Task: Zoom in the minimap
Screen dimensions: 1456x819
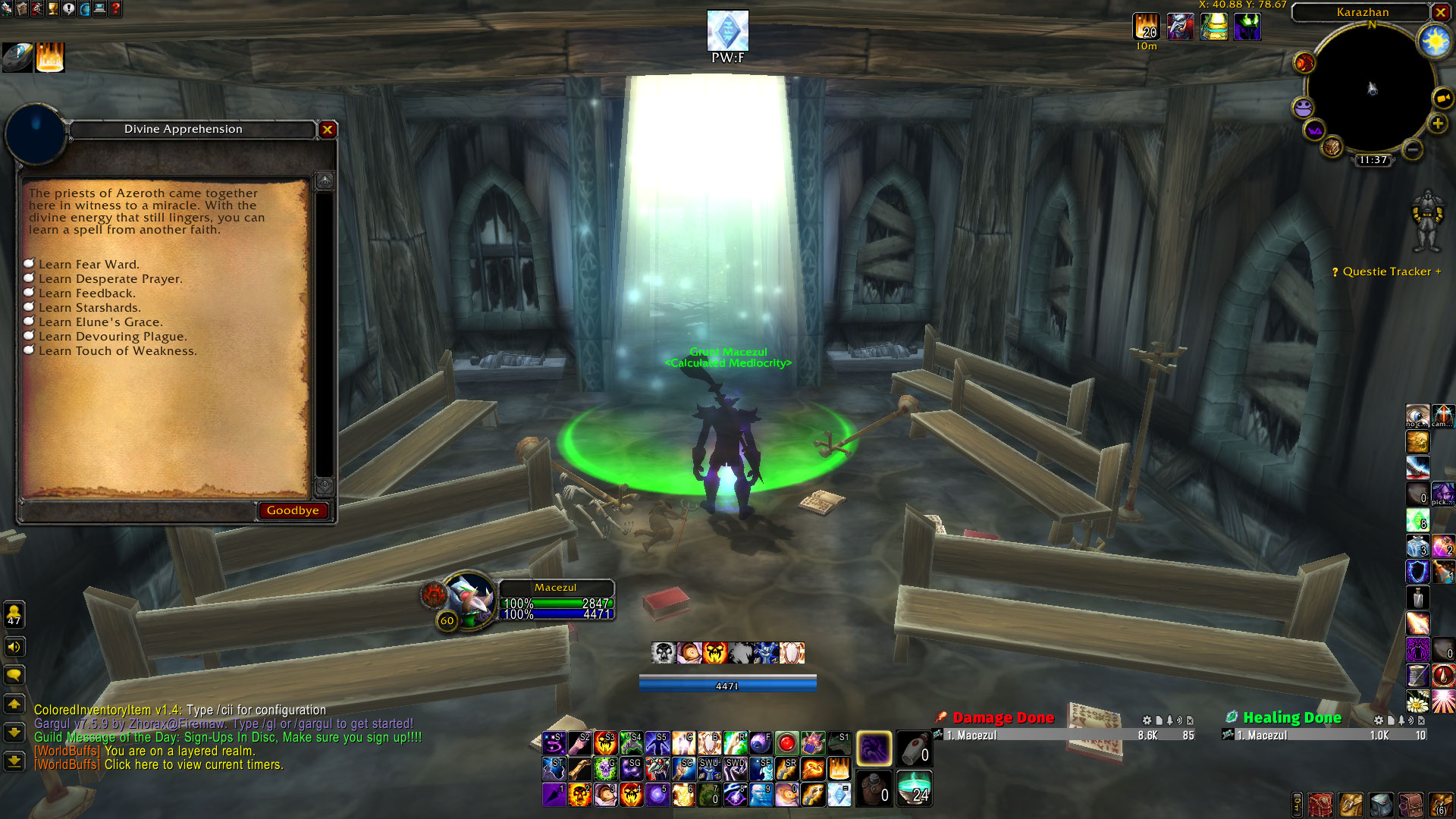Action: click(x=1437, y=124)
